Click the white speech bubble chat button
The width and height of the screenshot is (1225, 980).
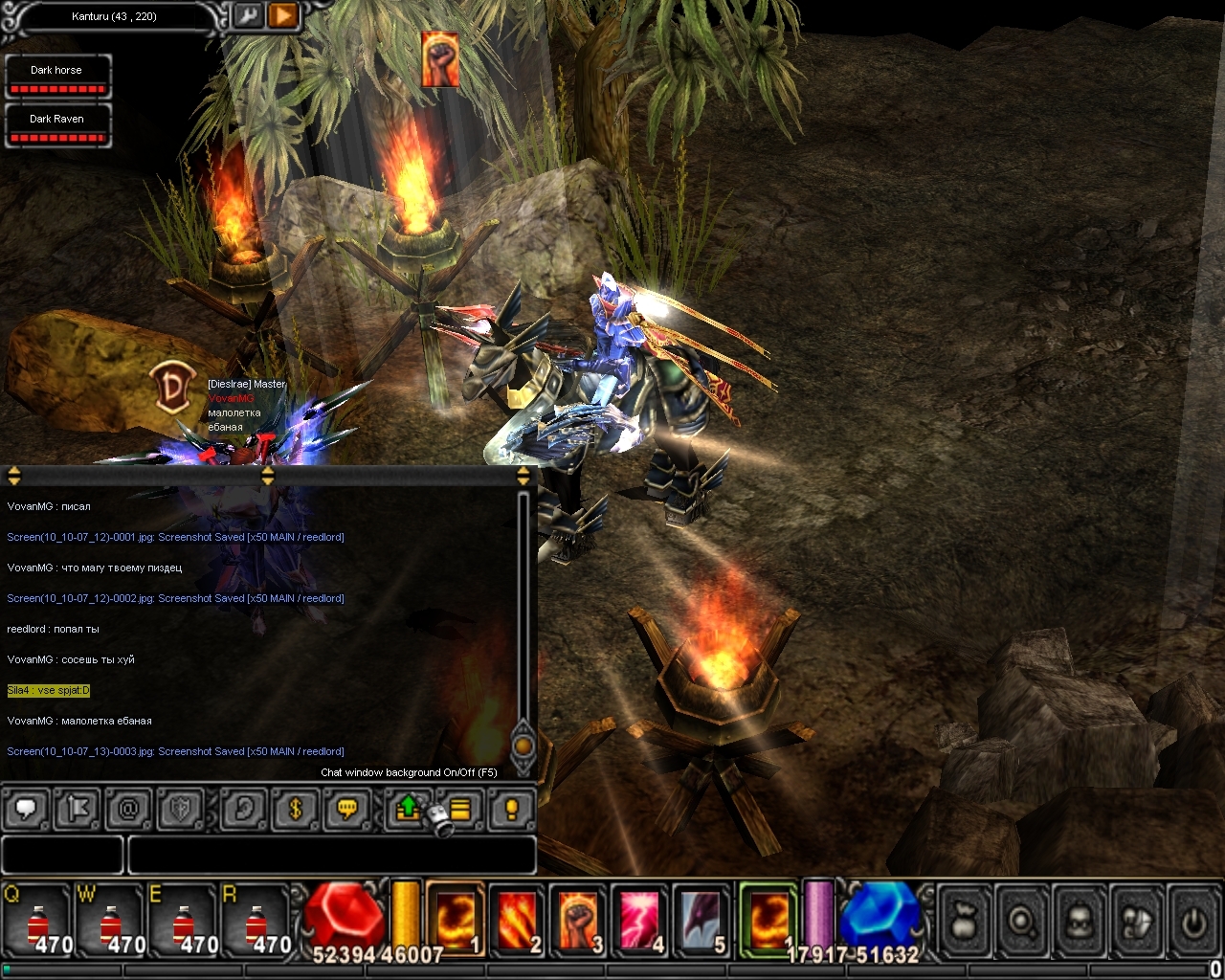point(26,810)
